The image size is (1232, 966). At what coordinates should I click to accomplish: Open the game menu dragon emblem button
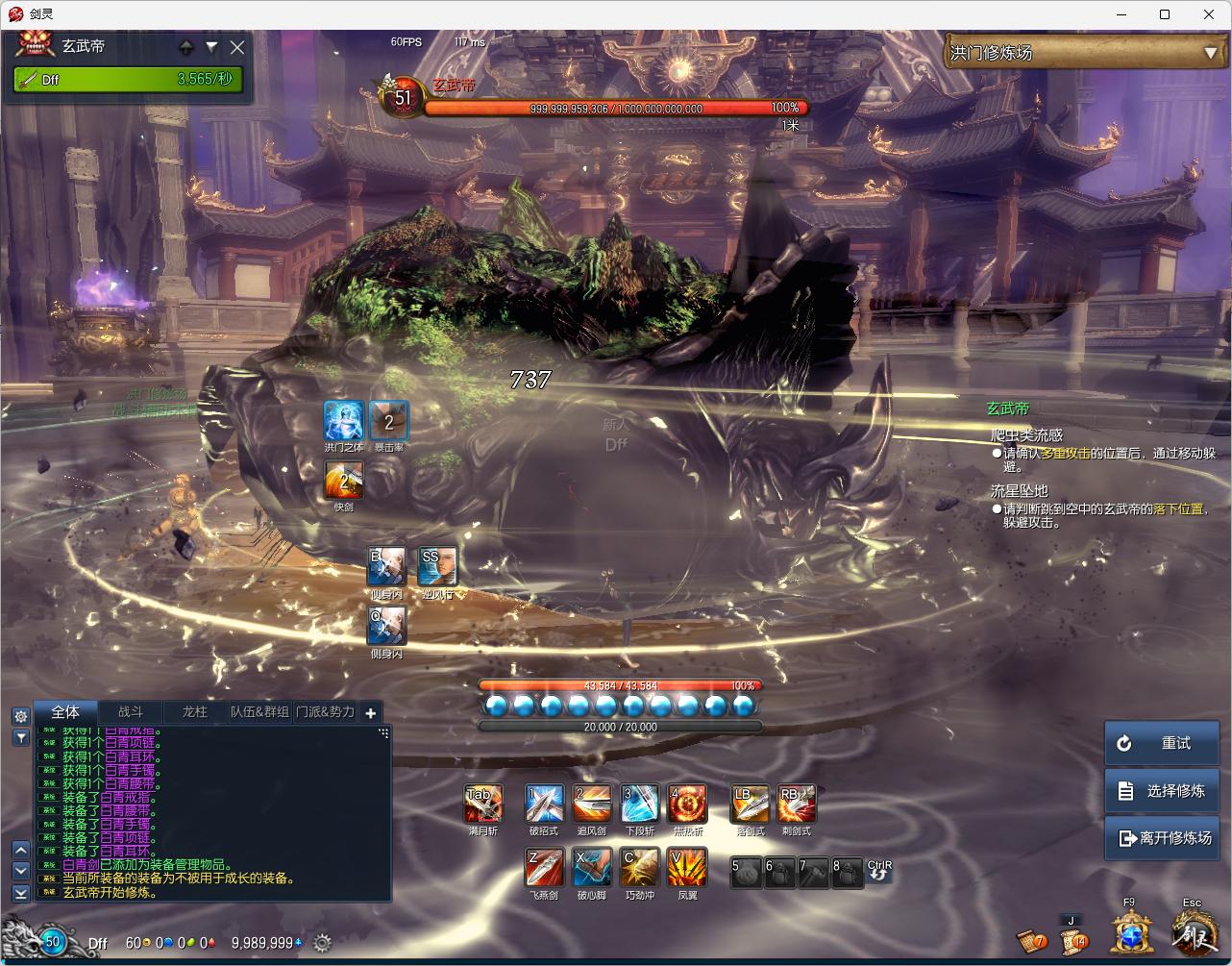(1192, 932)
